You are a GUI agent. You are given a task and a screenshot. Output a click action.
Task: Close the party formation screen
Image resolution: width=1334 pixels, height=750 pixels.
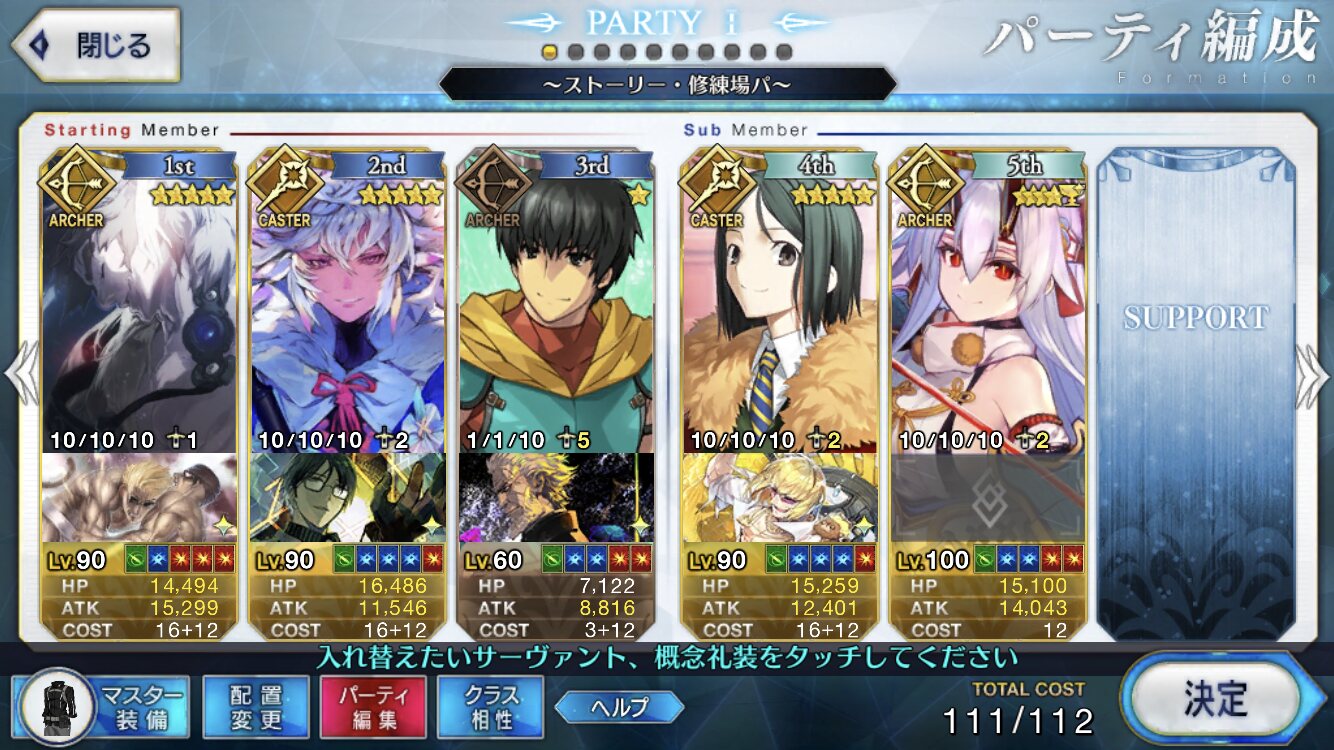pos(96,46)
